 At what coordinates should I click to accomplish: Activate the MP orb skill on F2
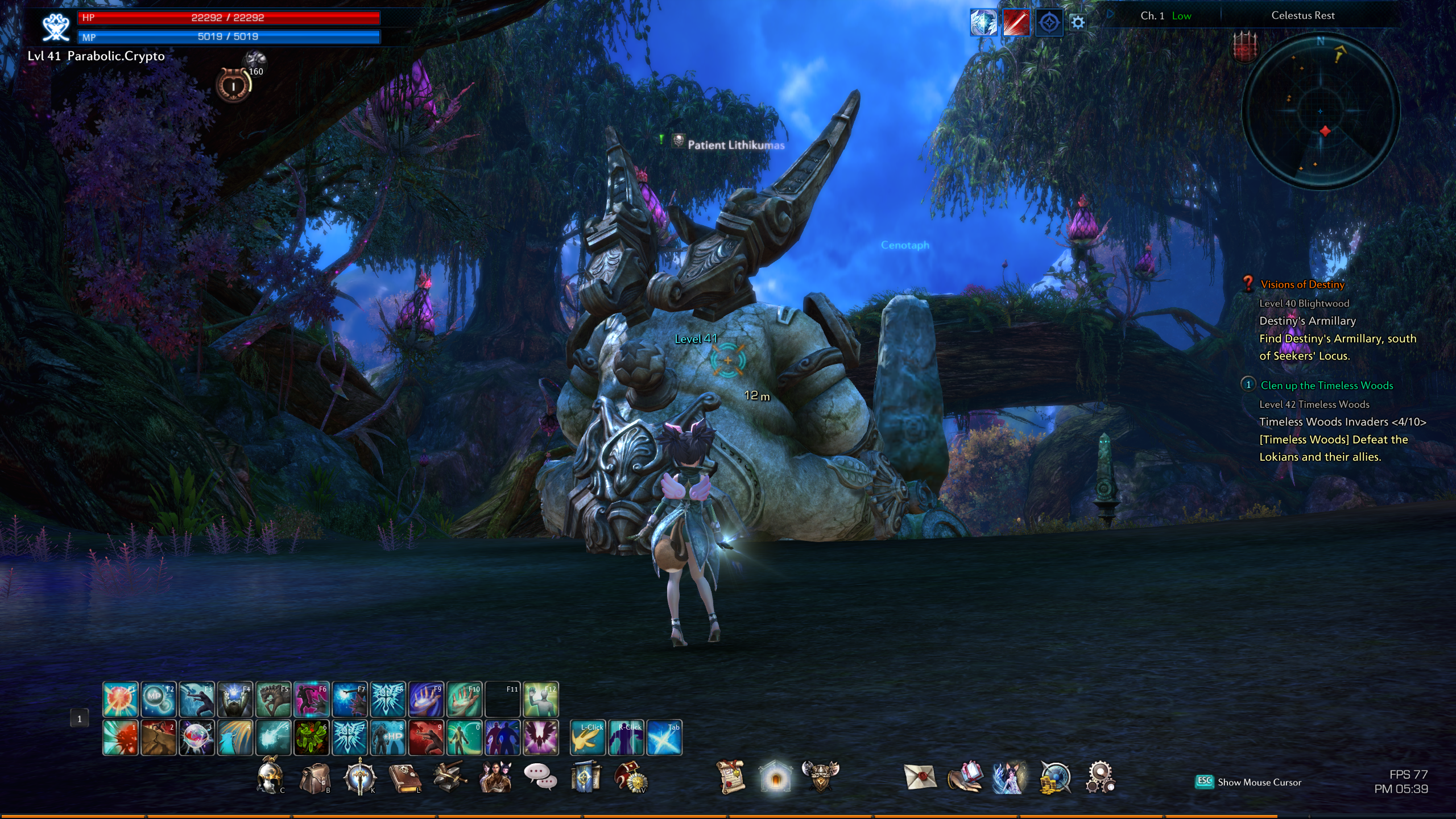158,699
